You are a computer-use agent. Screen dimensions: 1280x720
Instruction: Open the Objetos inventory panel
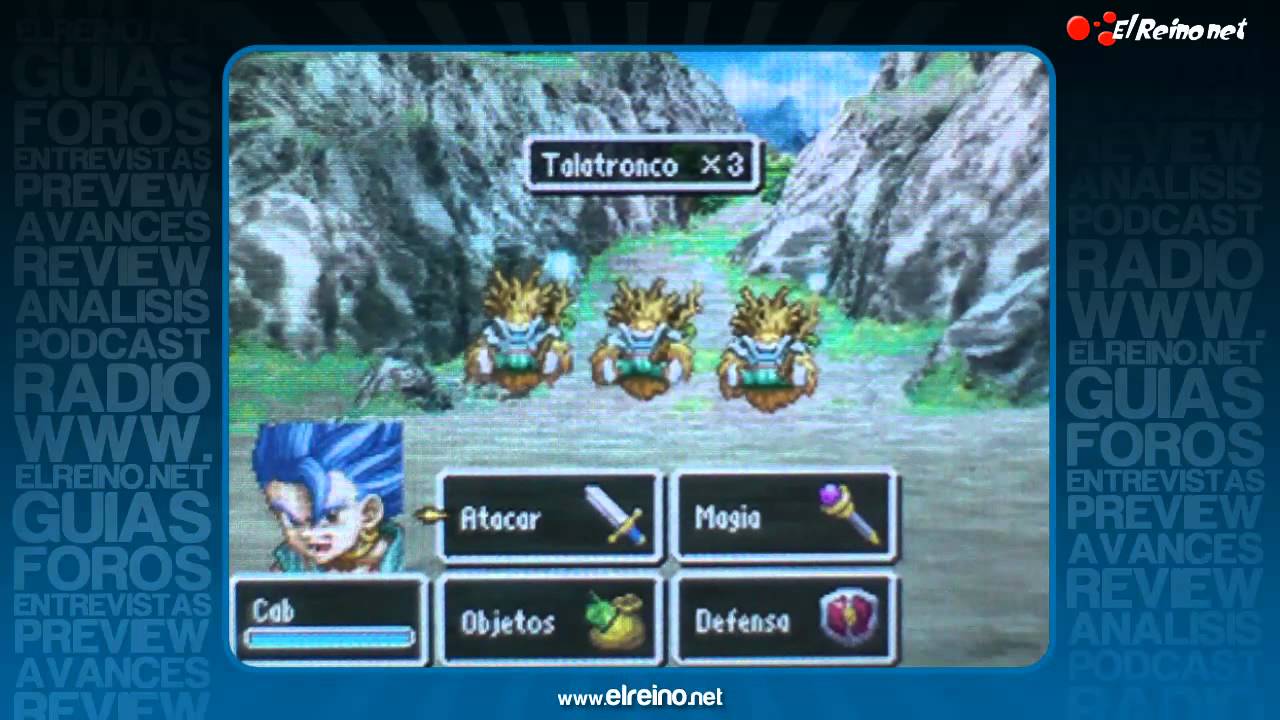(548, 620)
